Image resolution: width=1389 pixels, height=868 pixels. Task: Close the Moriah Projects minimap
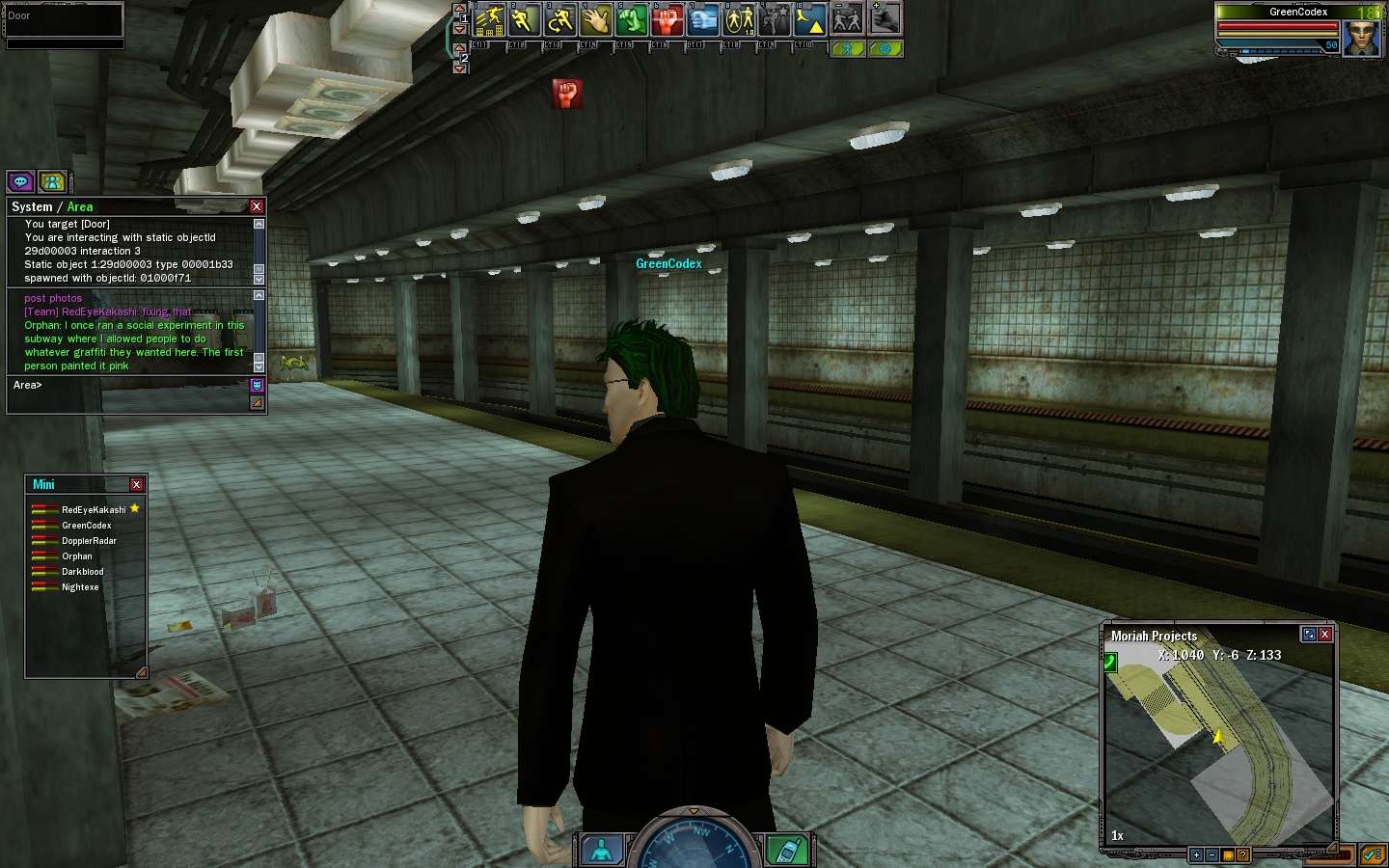[1325, 635]
